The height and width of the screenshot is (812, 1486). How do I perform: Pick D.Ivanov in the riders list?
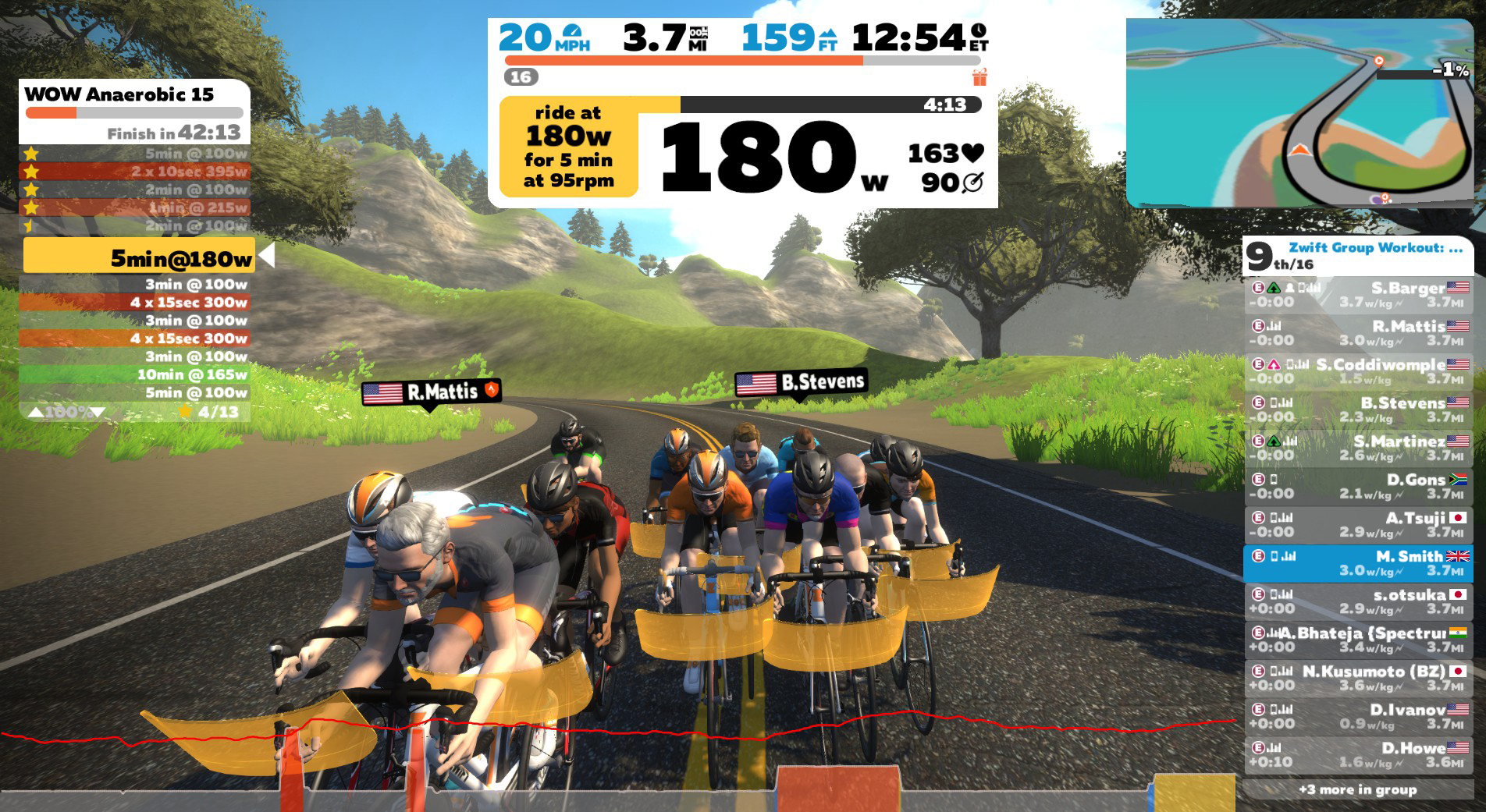tap(1358, 715)
